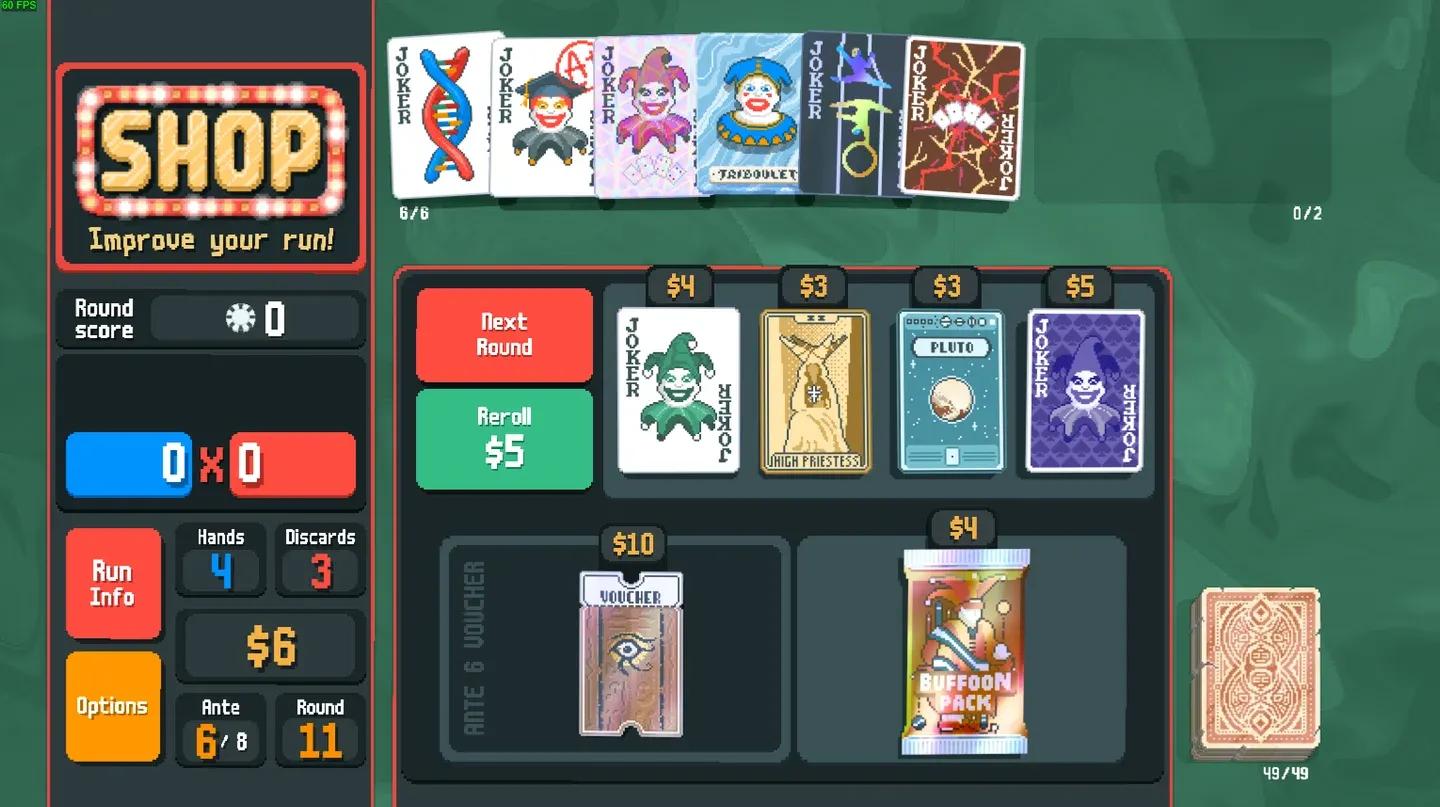This screenshot has height=807, width=1440.
Task: Open the Run Info panel
Action: pyautogui.click(x=113, y=582)
